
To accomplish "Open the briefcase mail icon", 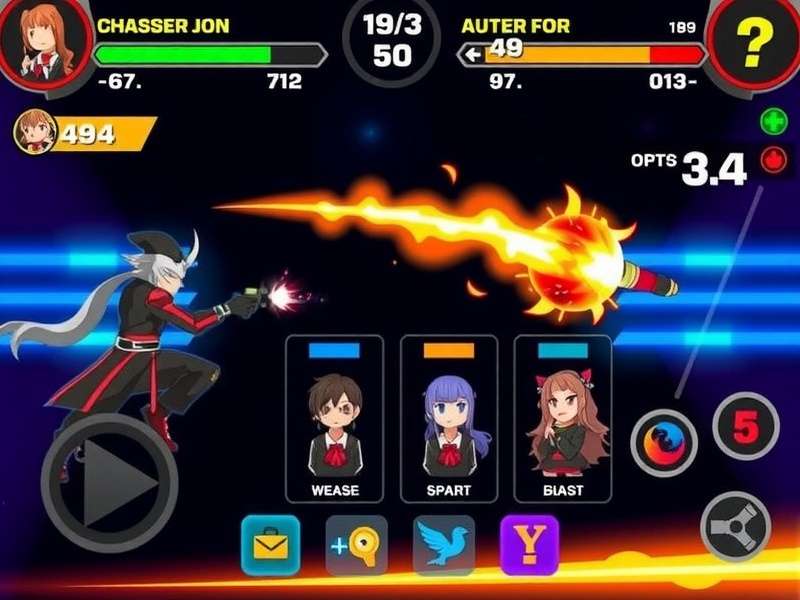I will point(270,545).
